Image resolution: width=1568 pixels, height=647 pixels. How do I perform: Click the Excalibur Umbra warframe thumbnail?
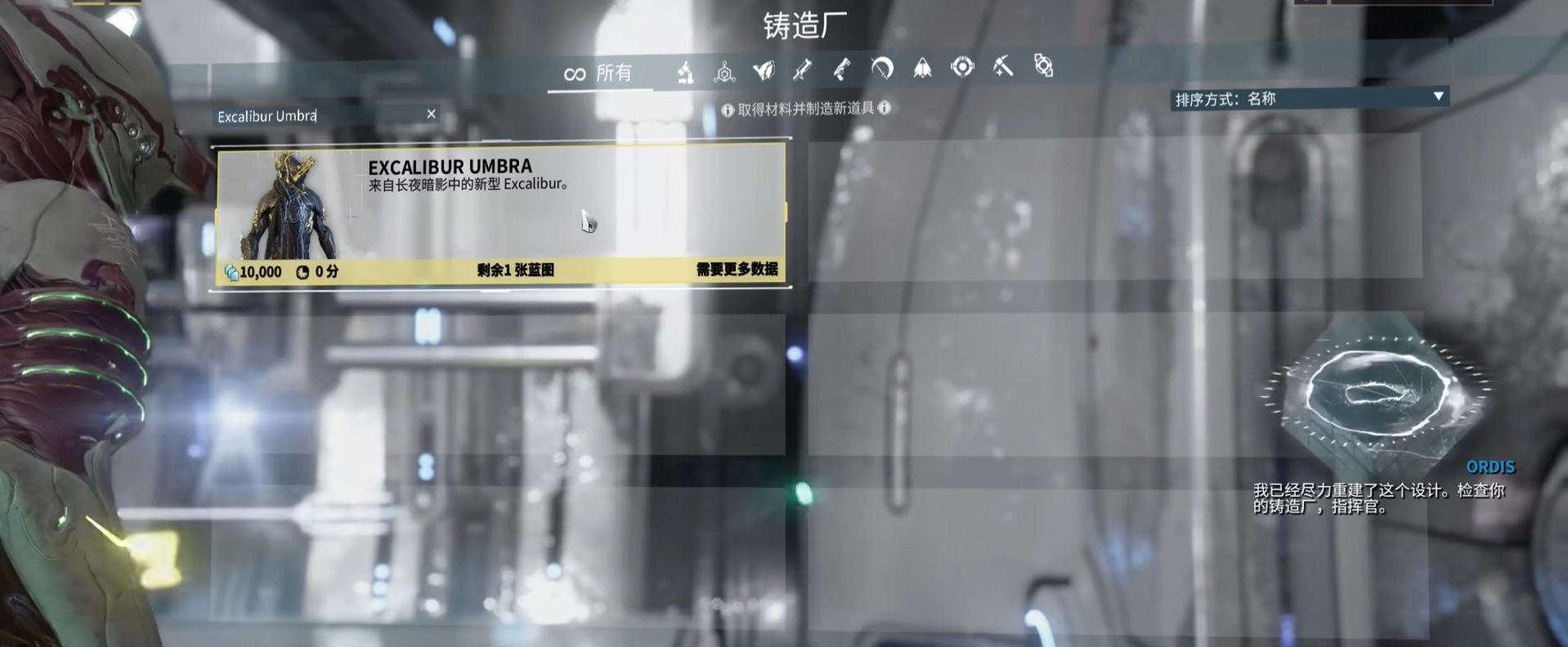289,207
